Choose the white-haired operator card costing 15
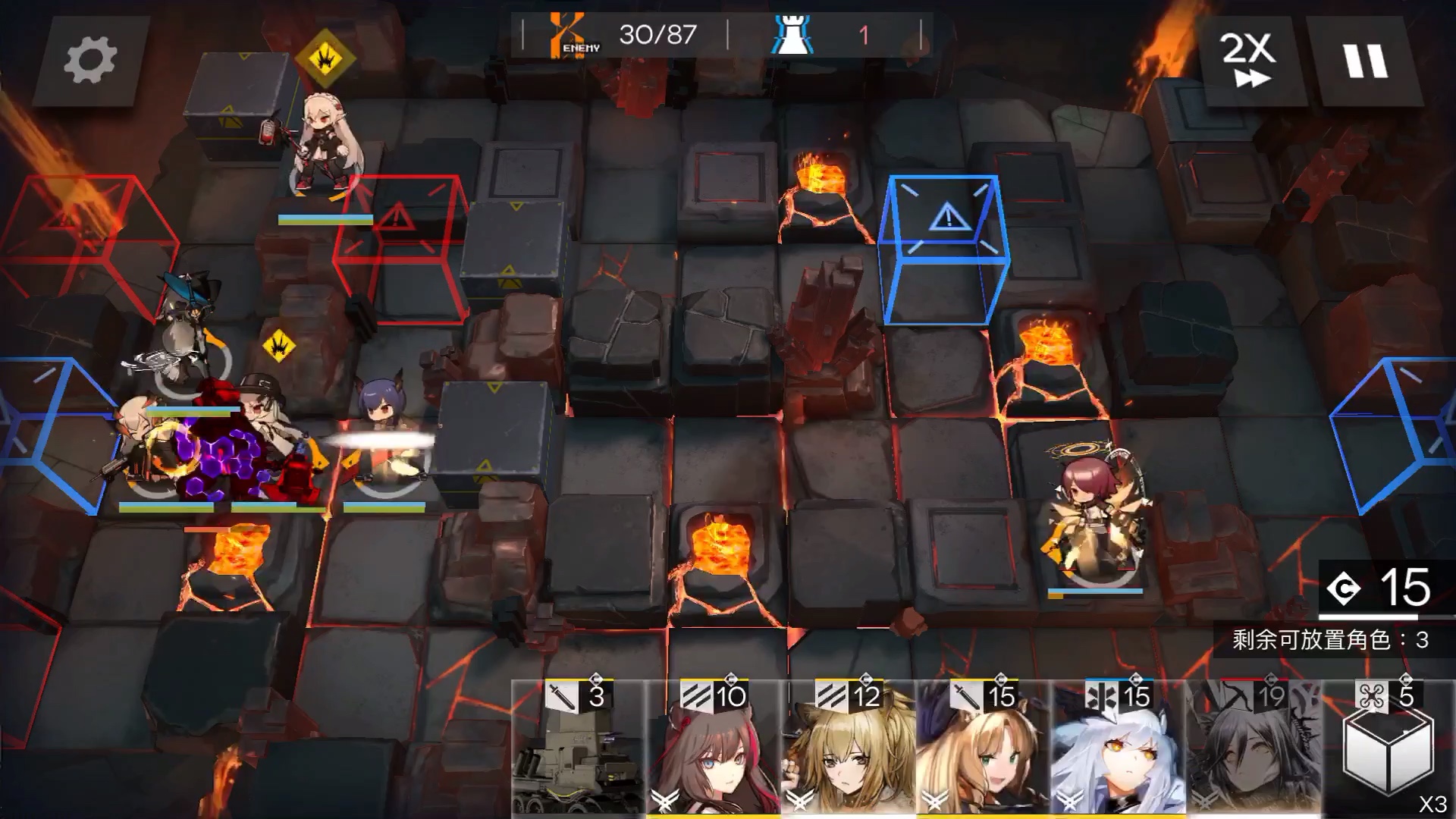This screenshot has width=1456, height=819. click(x=1118, y=747)
